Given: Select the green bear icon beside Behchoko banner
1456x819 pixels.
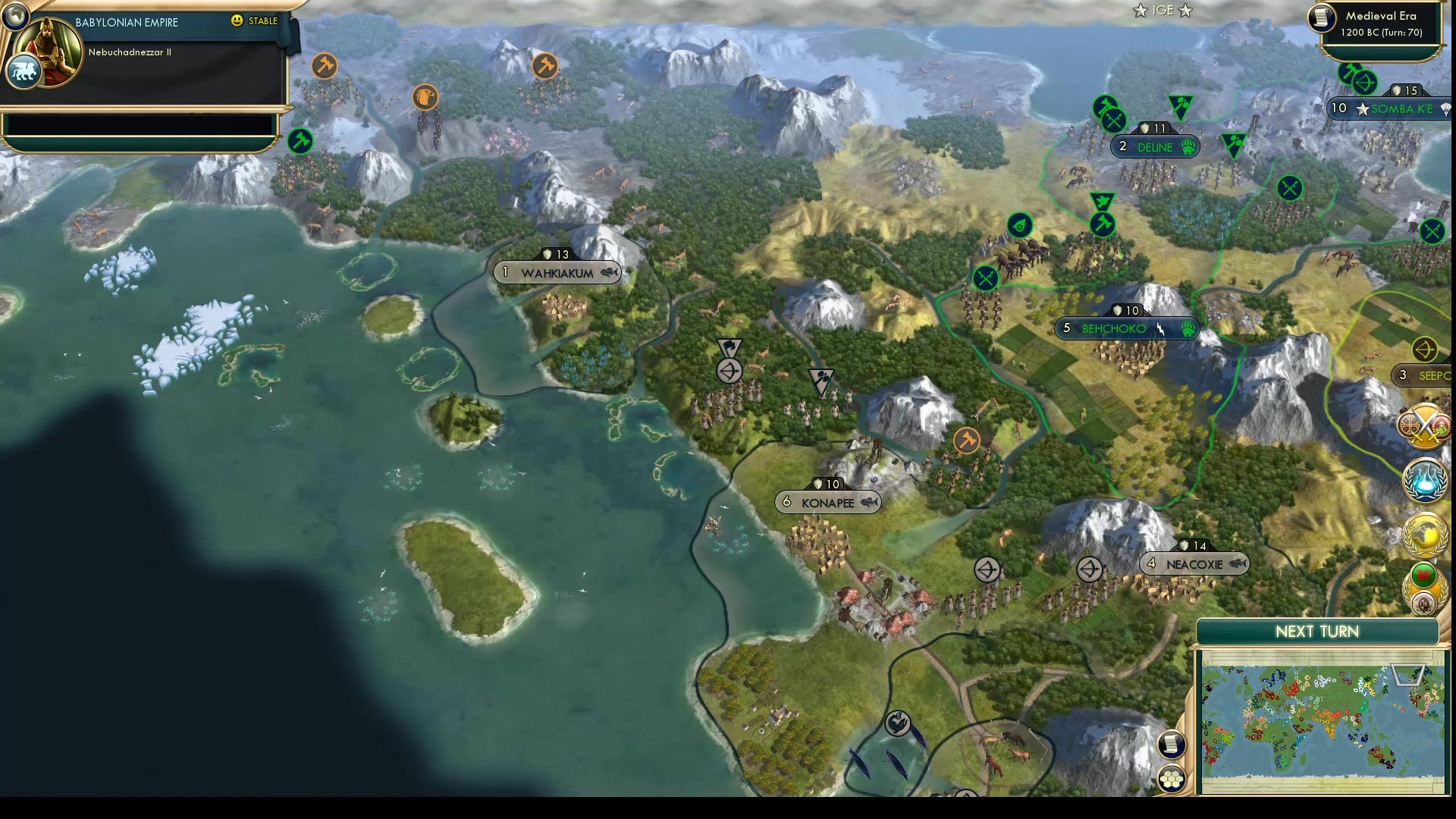Looking at the screenshot, I should coord(1188,329).
